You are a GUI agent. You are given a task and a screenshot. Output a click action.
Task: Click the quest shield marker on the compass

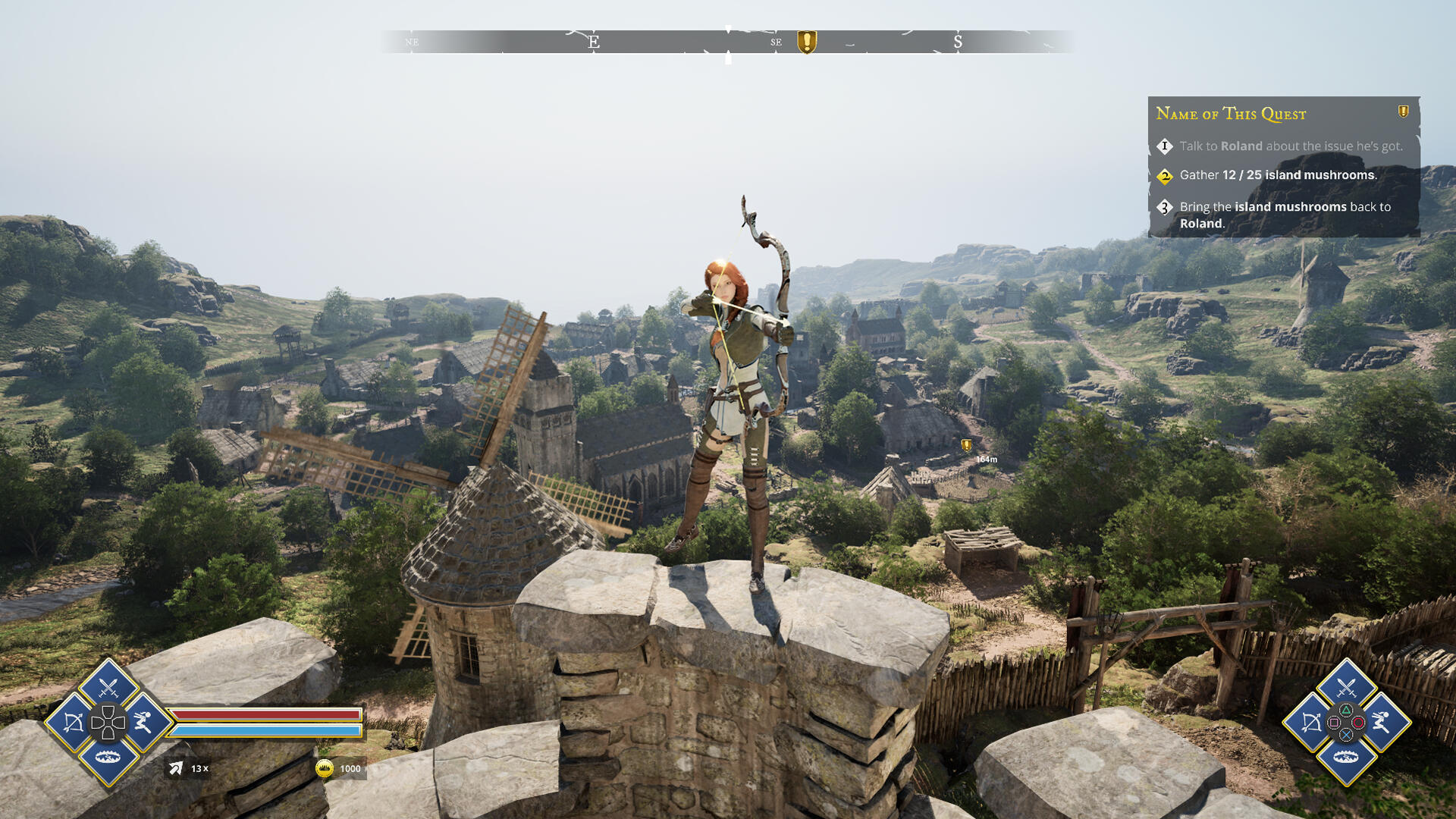click(807, 42)
